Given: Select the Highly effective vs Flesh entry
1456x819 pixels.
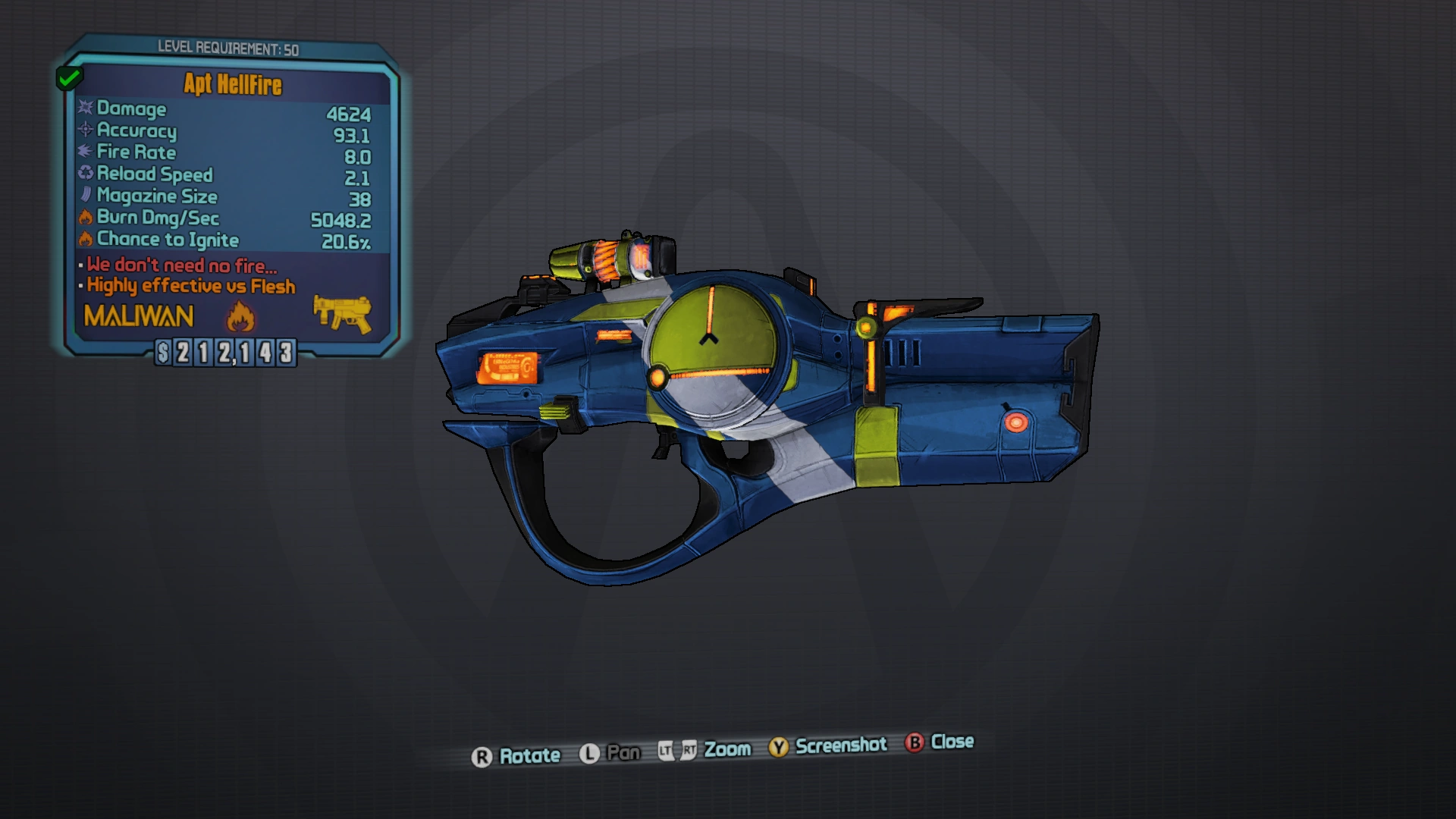Looking at the screenshot, I should click(x=191, y=287).
